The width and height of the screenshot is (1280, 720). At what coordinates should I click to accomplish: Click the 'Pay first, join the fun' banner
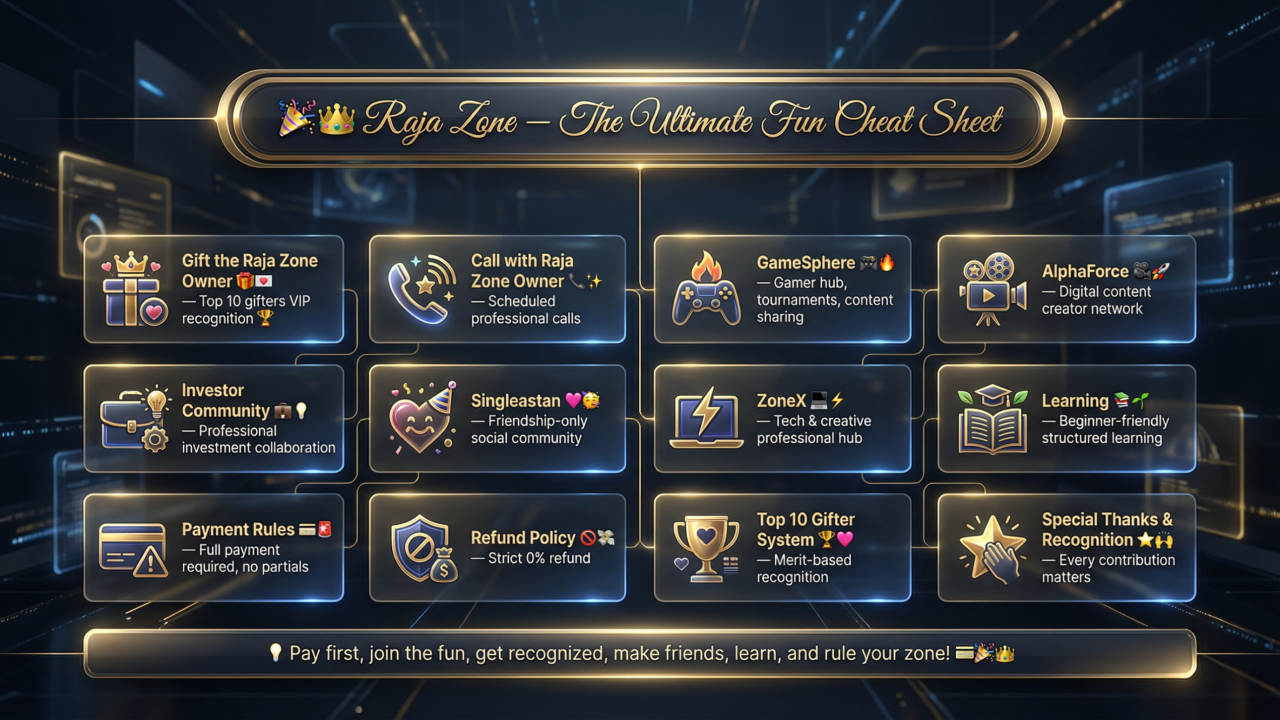(x=640, y=654)
